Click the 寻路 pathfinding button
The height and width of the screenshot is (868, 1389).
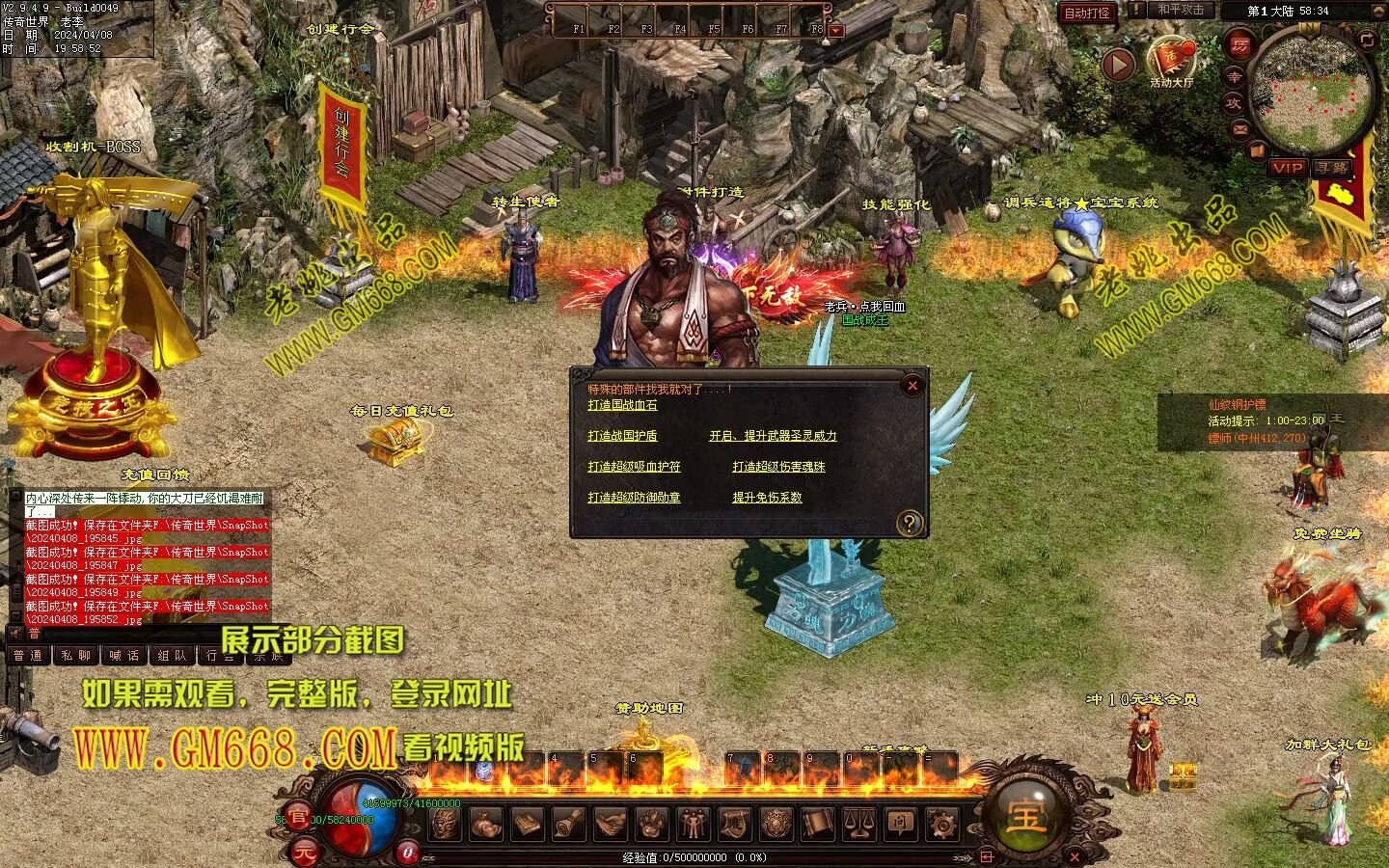point(1333,168)
